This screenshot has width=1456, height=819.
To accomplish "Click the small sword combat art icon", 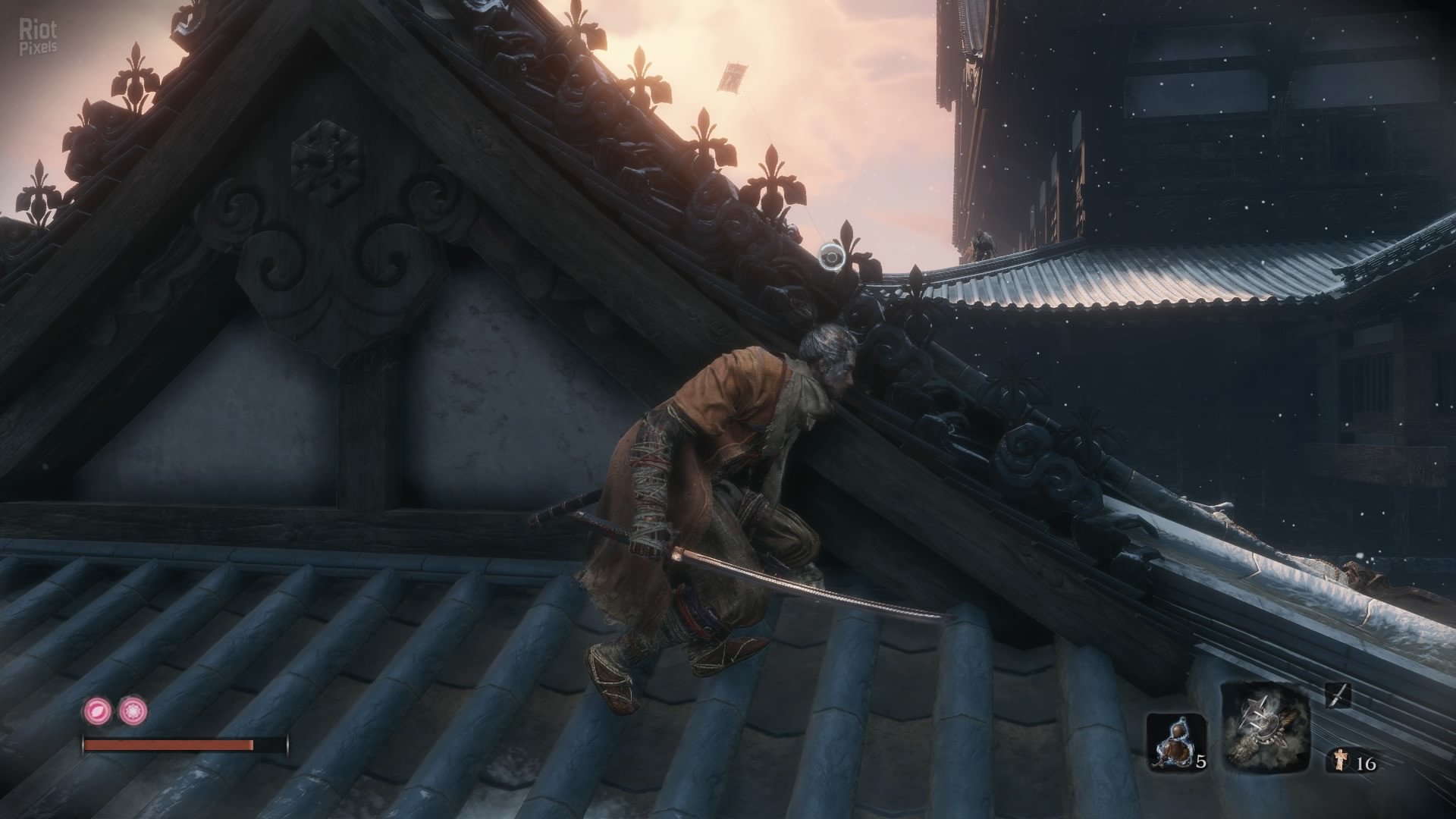I will coord(1339,696).
